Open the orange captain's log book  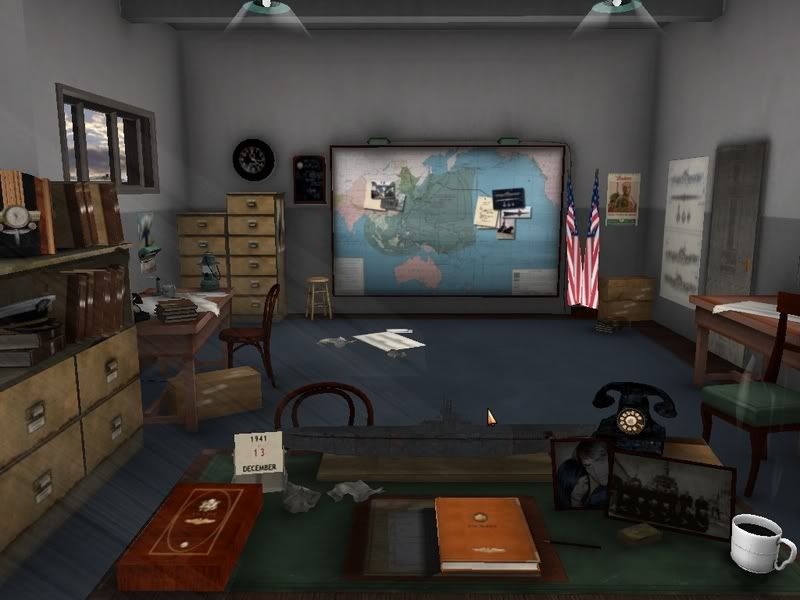tap(486, 534)
